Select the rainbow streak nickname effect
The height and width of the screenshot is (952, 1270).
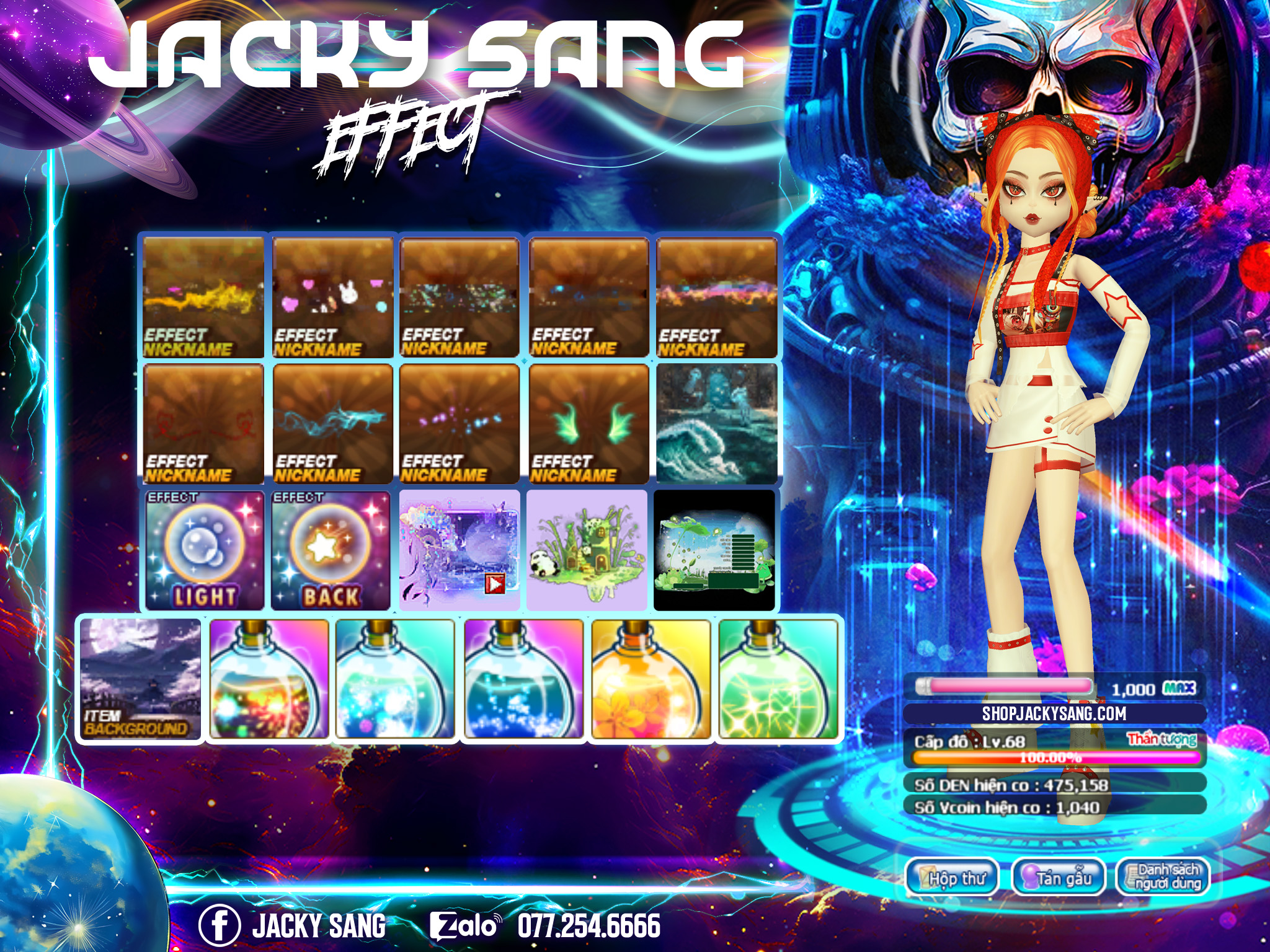(717, 297)
